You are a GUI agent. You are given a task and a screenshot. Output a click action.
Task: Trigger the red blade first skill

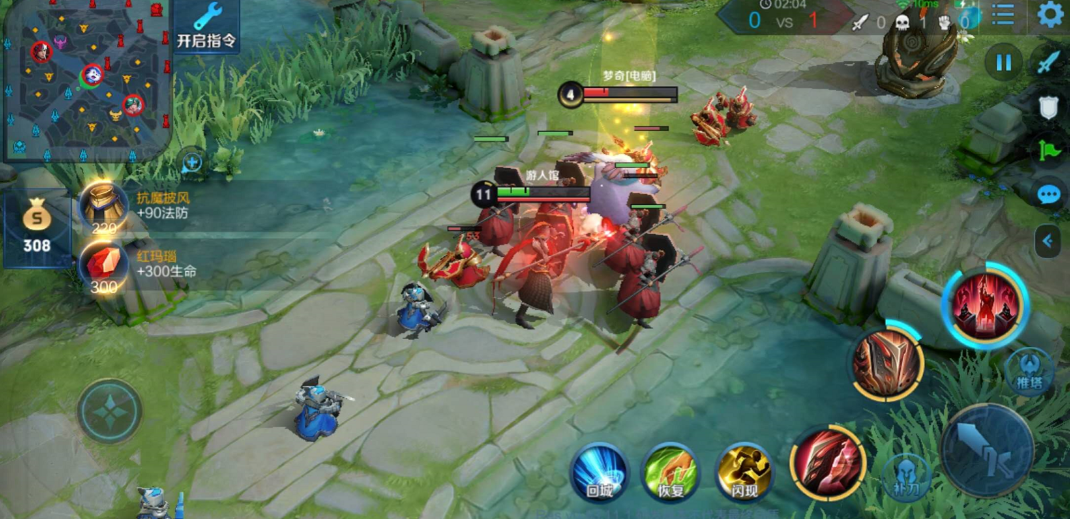(827, 461)
